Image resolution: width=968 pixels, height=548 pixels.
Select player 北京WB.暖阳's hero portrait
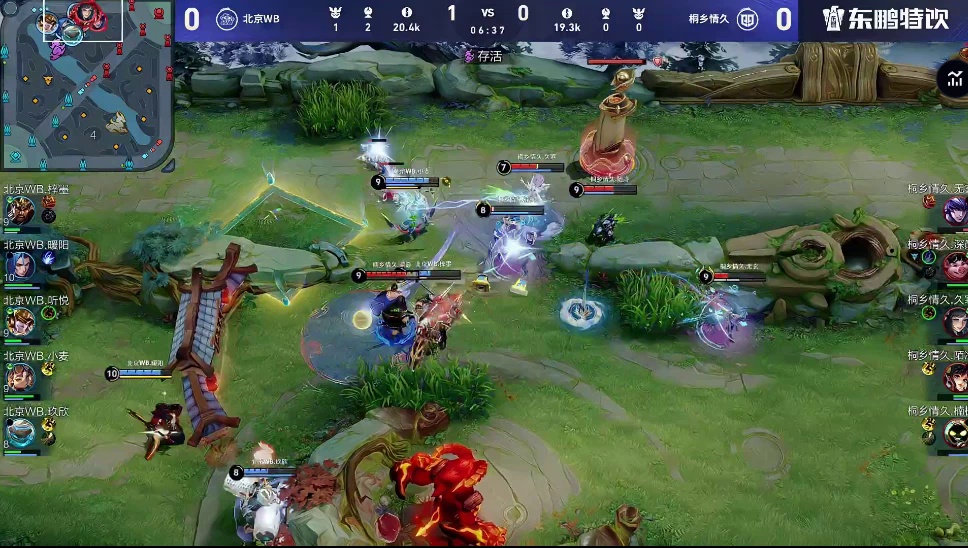point(20,265)
